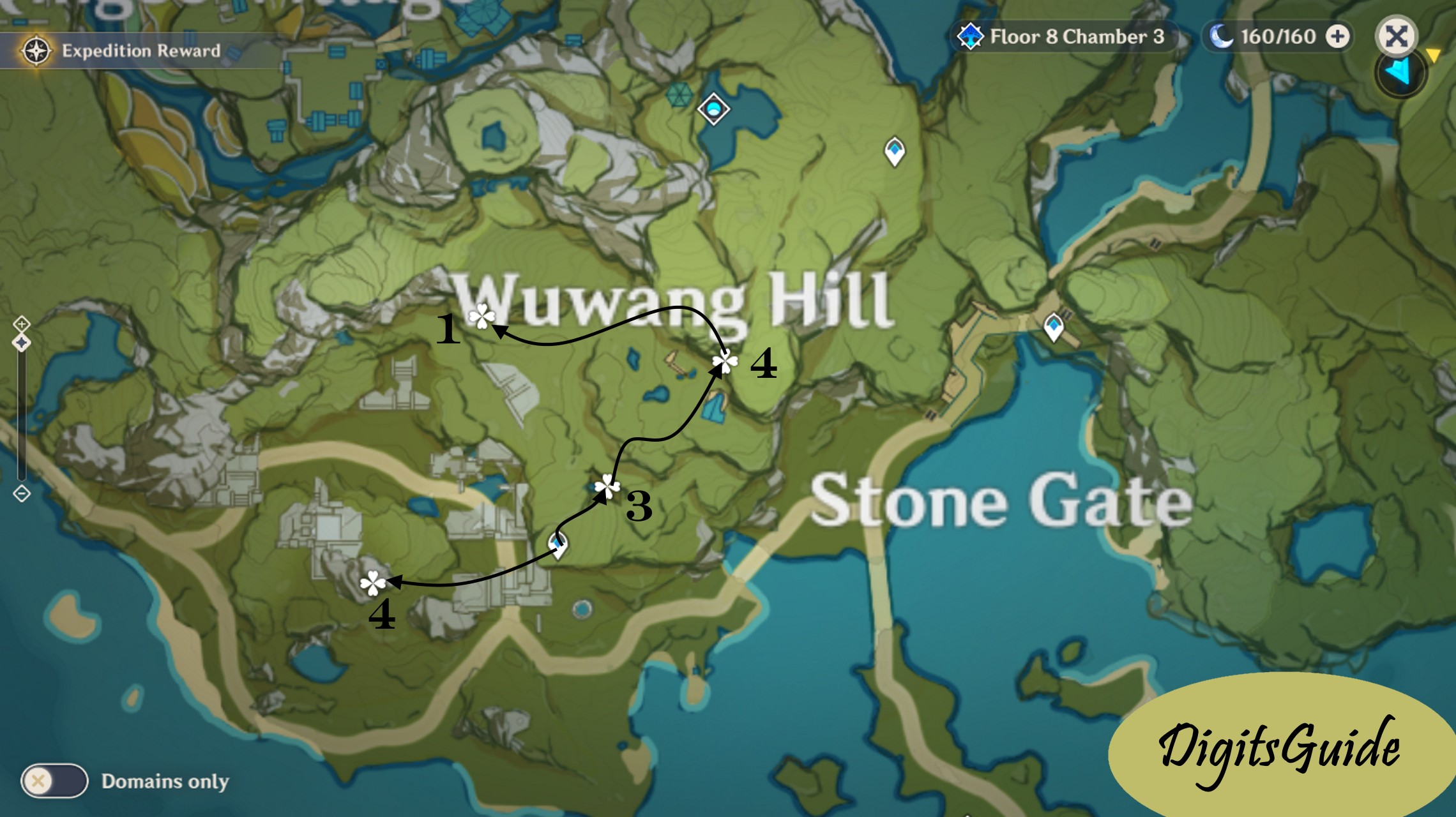Select the domain marker on the lake

[x=713, y=109]
